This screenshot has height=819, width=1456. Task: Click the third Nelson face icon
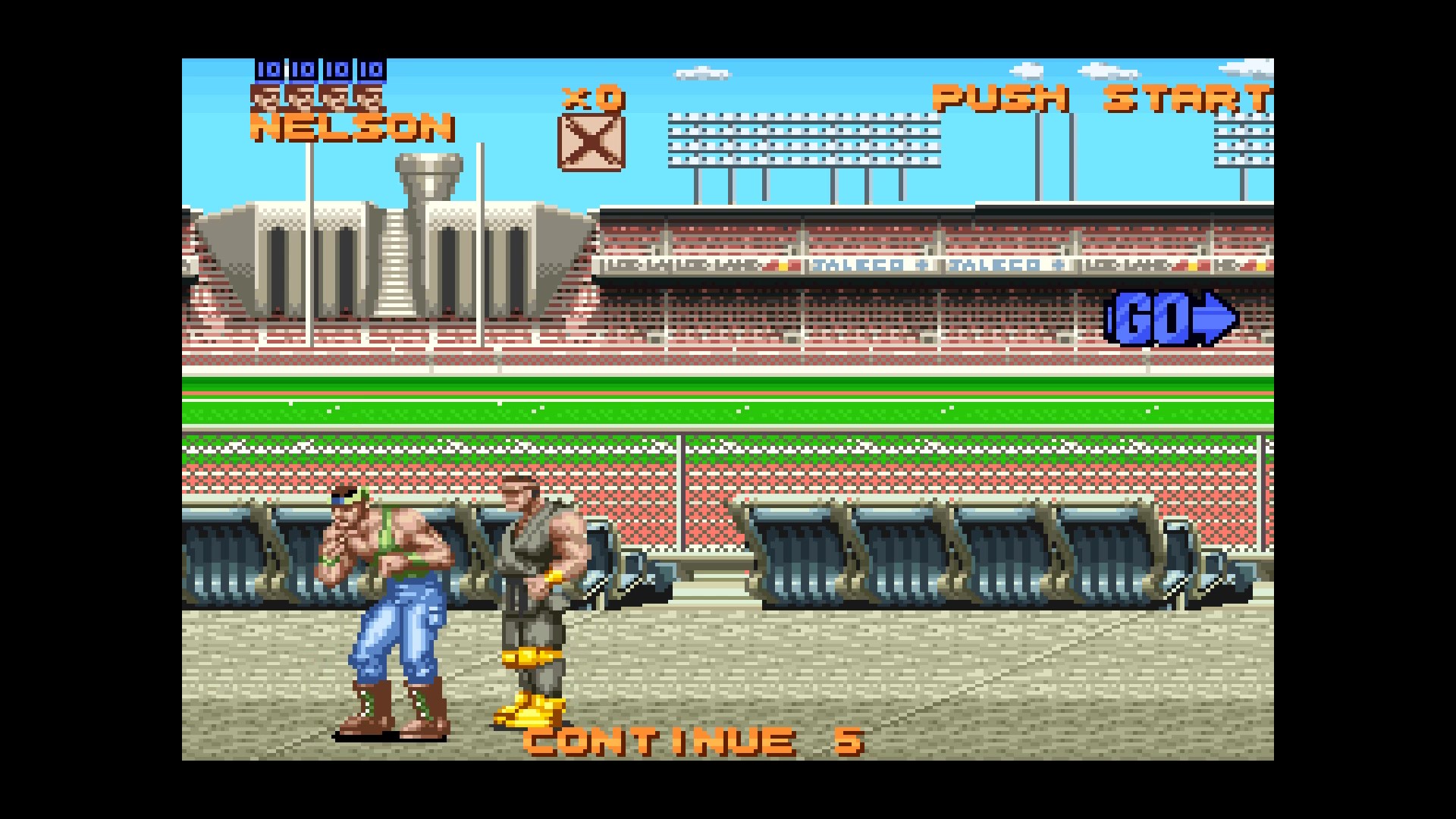tap(335, 99)
